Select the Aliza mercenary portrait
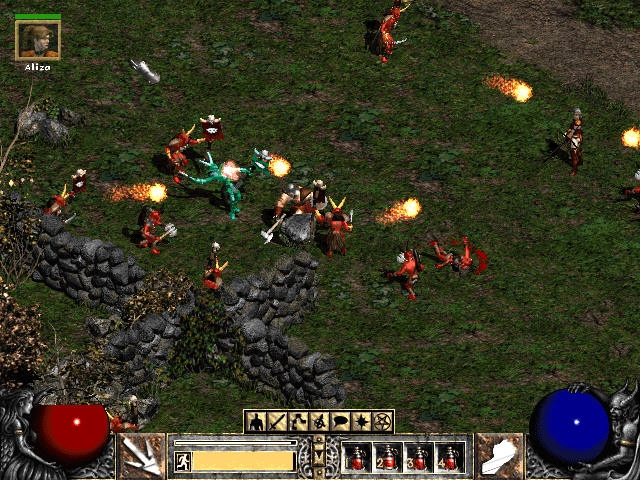640x480 pixels. point(38,40)
